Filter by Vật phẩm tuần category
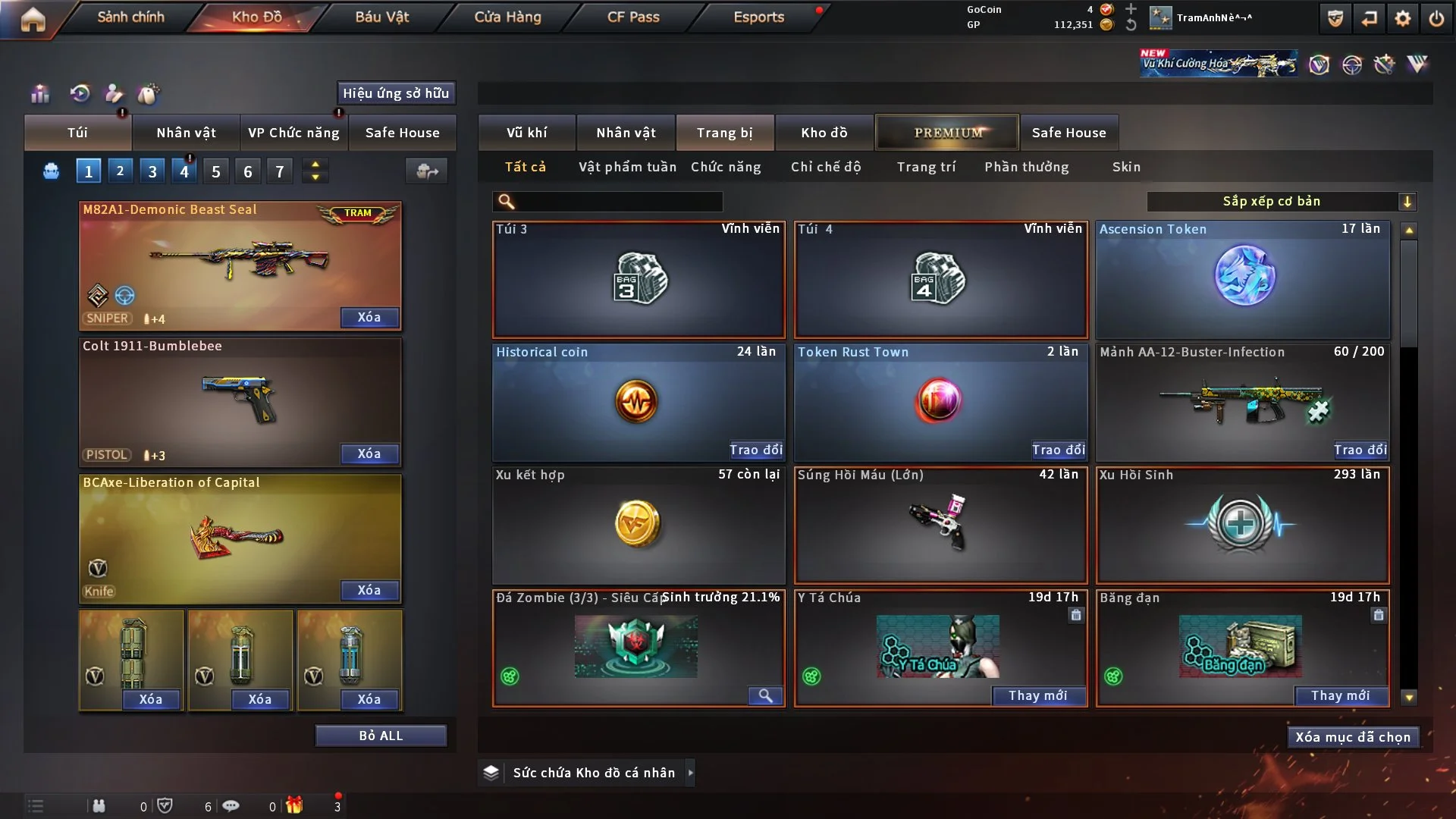The height and width of the screenshot is (819, 1456). (x=627, y=167)
